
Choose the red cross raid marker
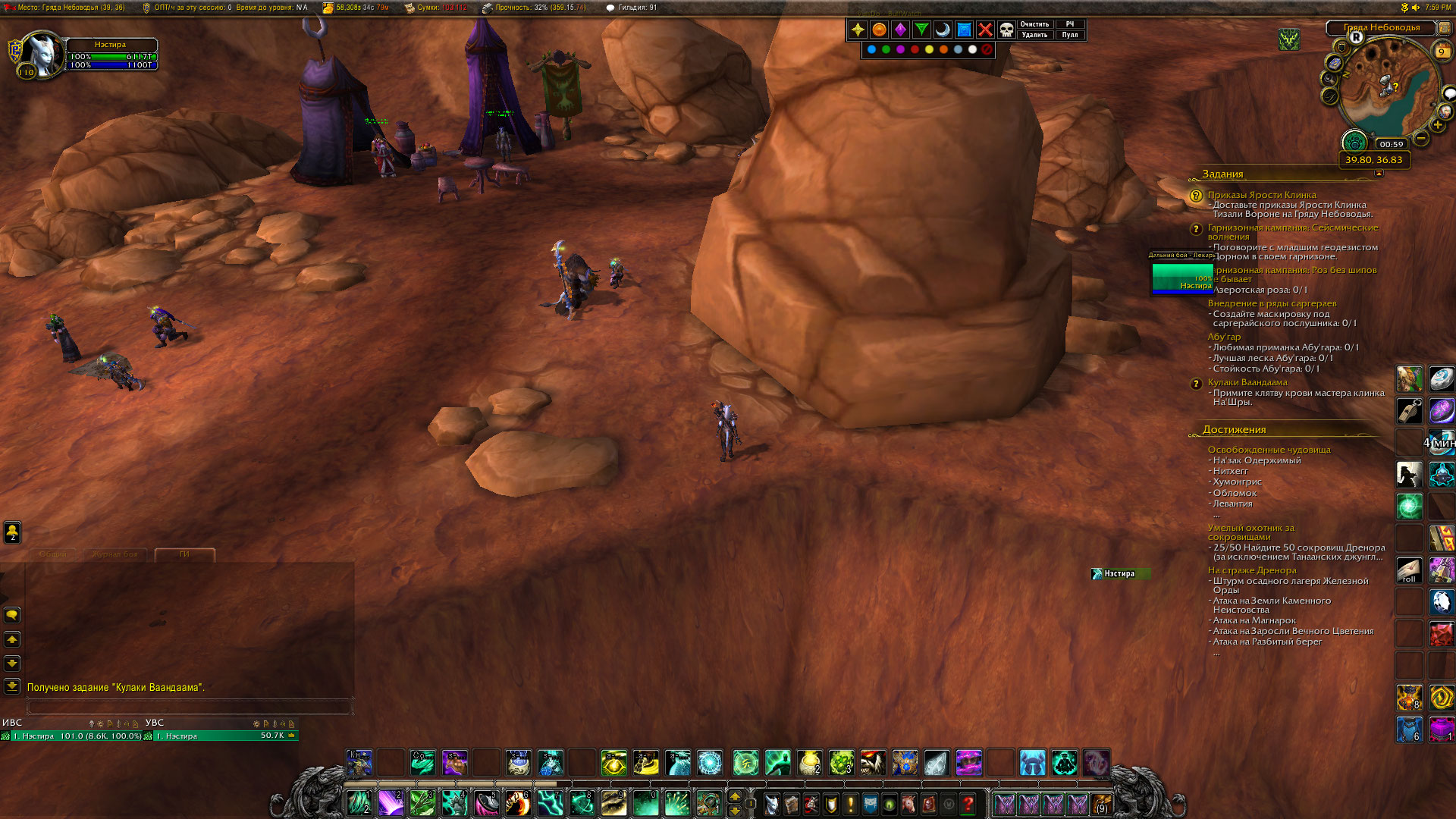985,30
